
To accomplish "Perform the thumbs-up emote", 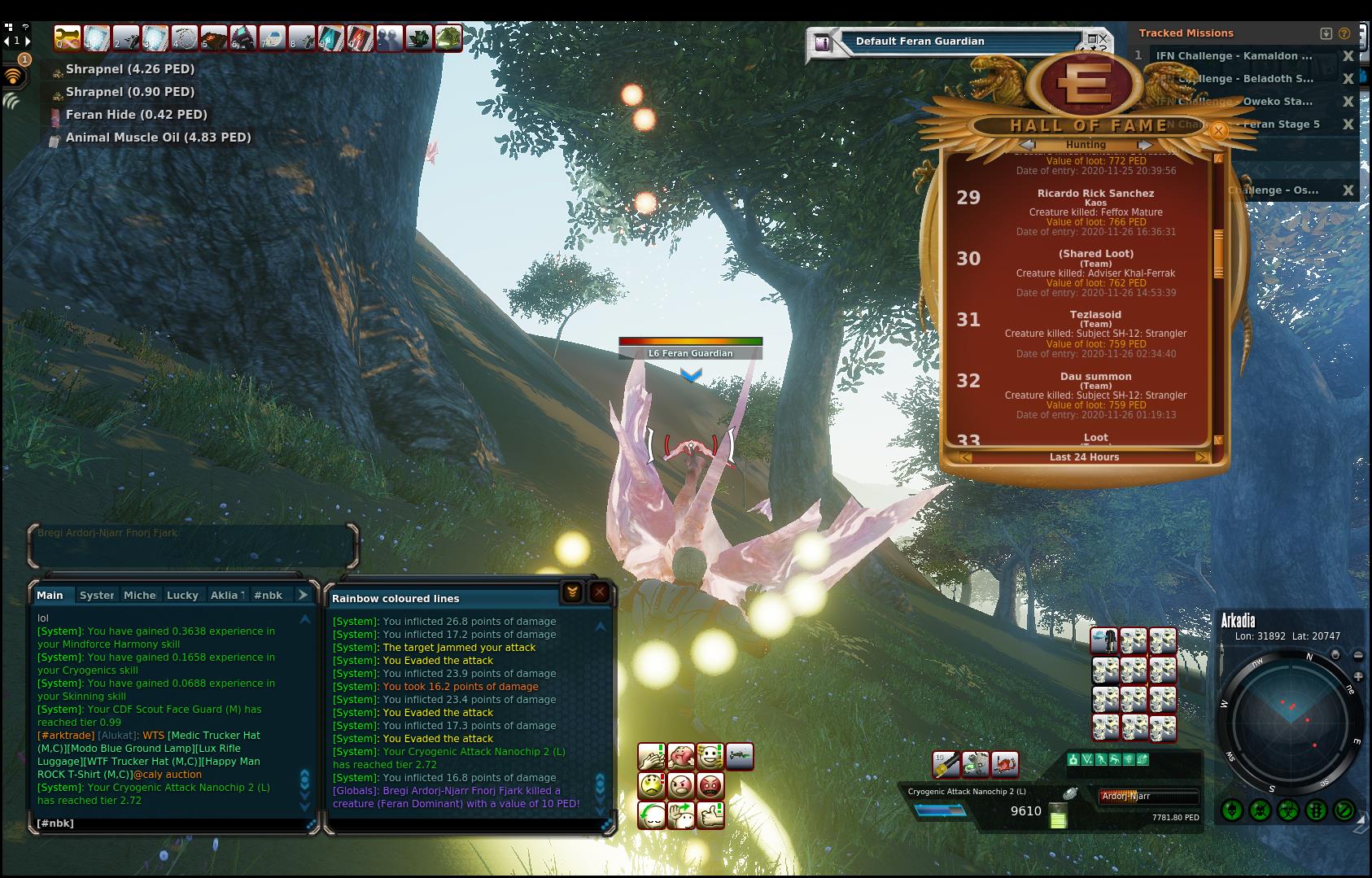I will [x=710, y=815].
